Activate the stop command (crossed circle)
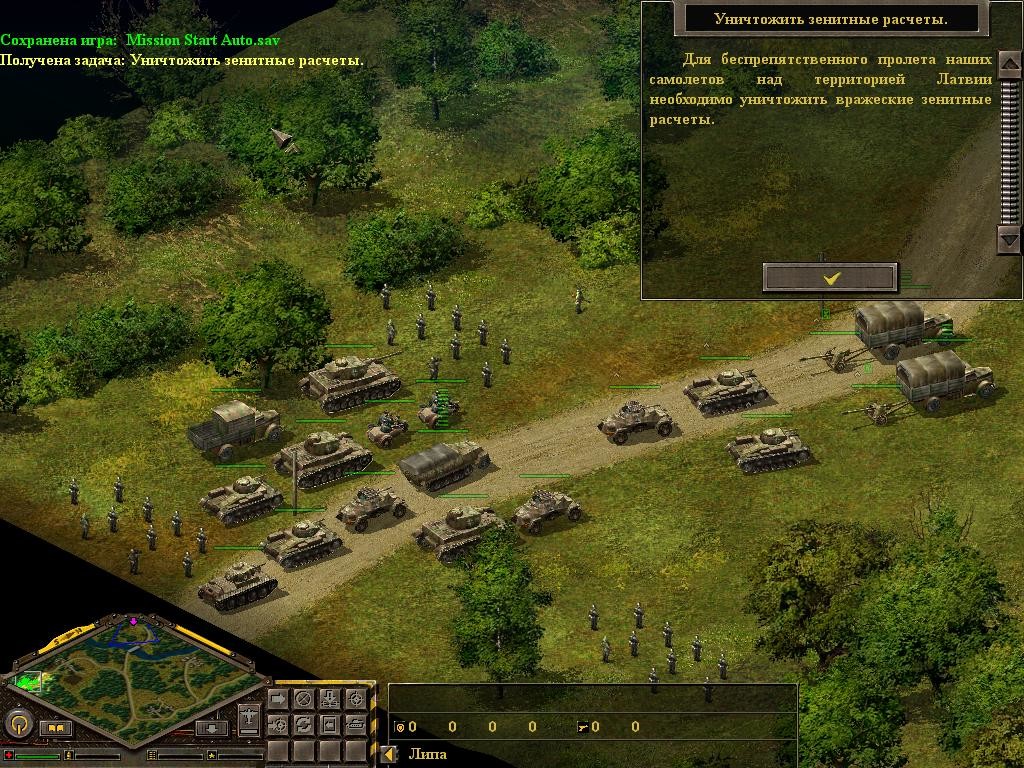1024x768 pixels. [304, 698]
